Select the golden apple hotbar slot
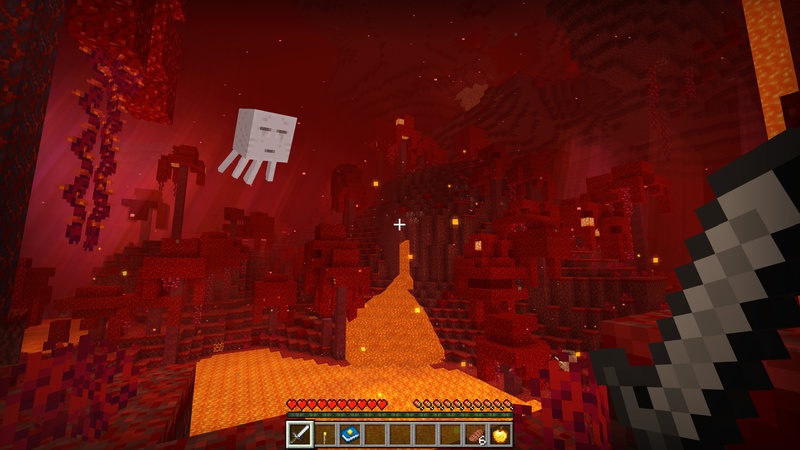Image resolution: width=800 pixels, height=450 pixels. [x=500, y=434]
